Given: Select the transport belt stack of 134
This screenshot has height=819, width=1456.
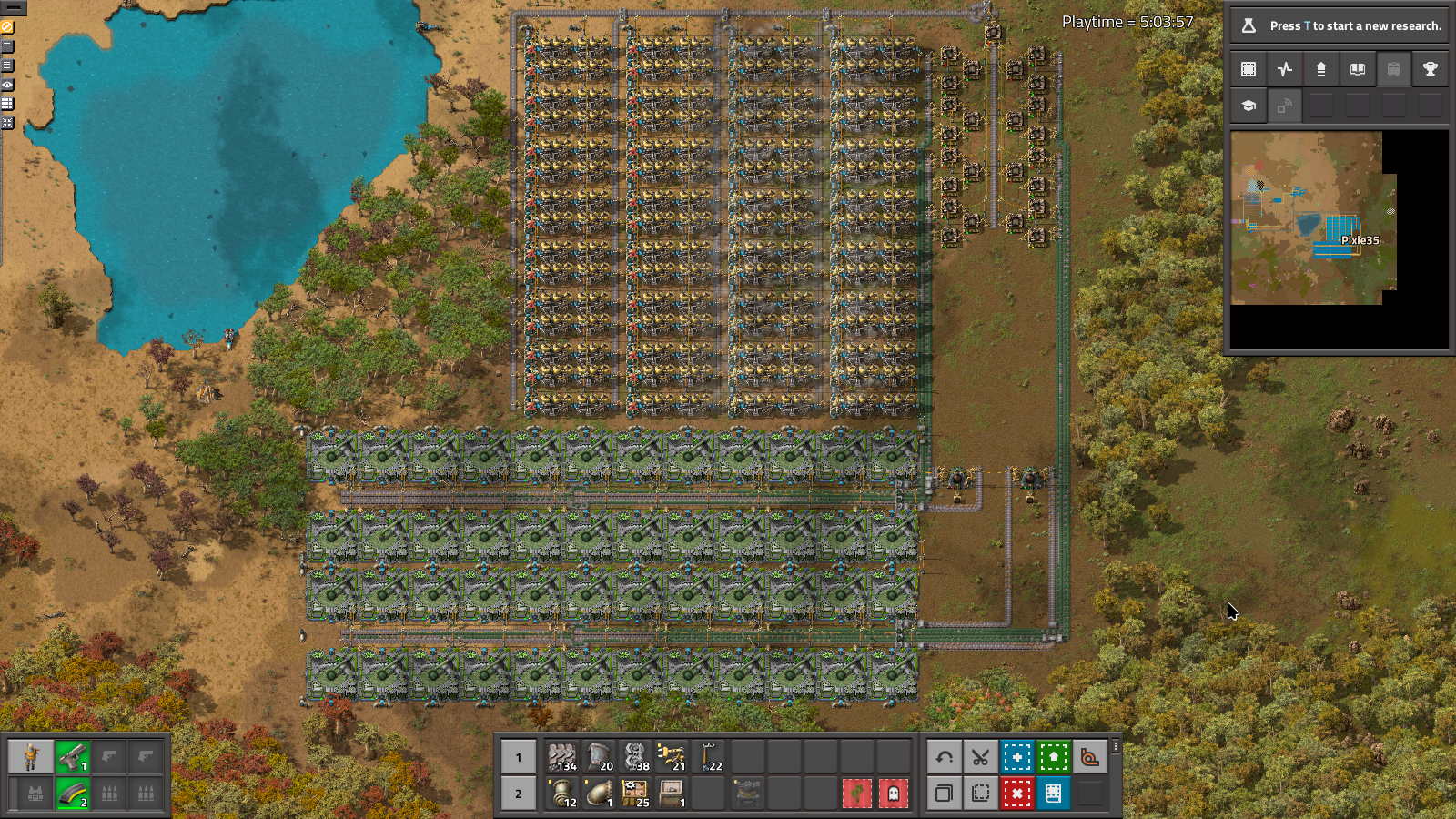Looking at the screenshot, I should coord(562,757).
